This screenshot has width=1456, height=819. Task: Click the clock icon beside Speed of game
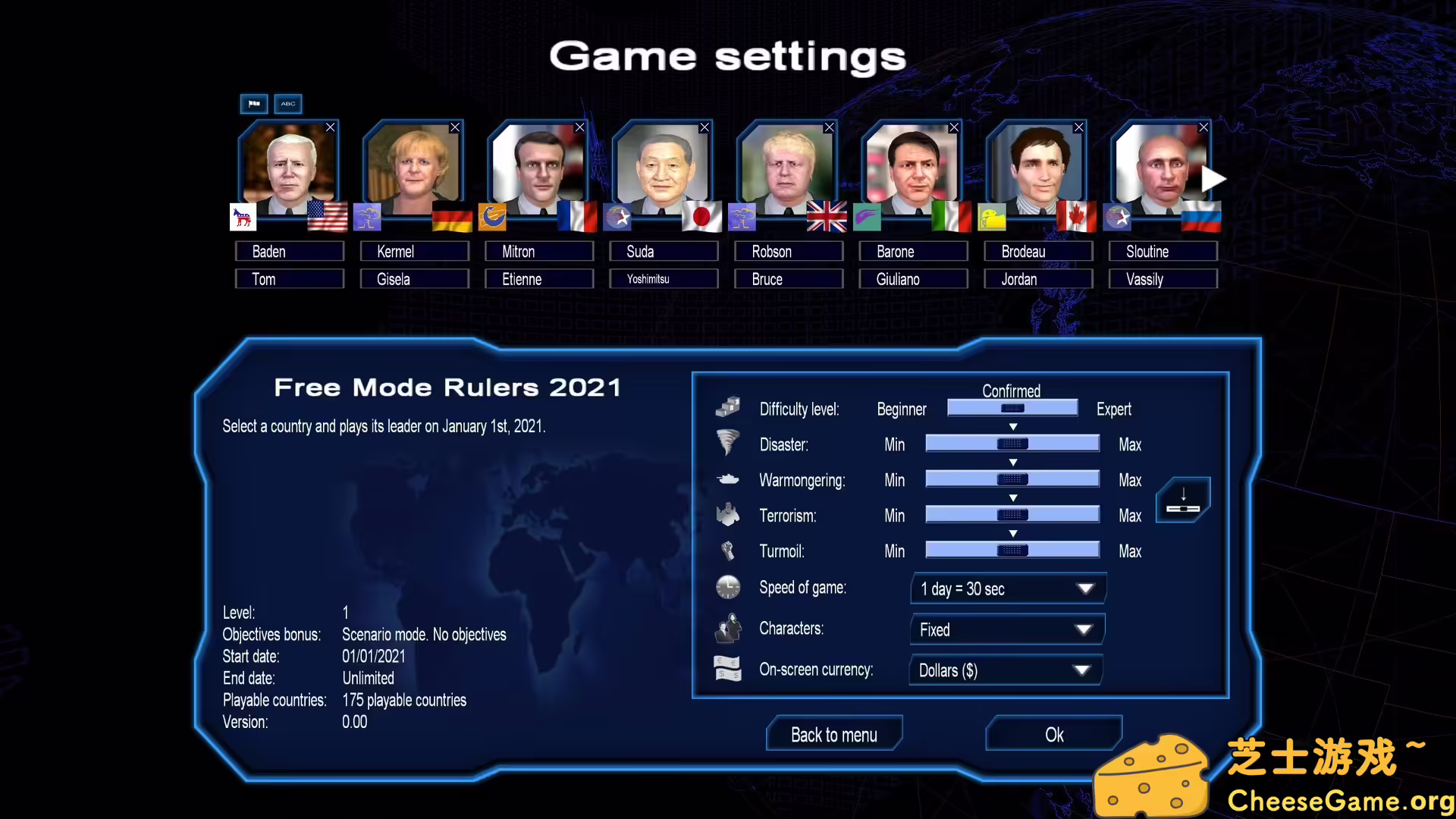click(728, 586)
